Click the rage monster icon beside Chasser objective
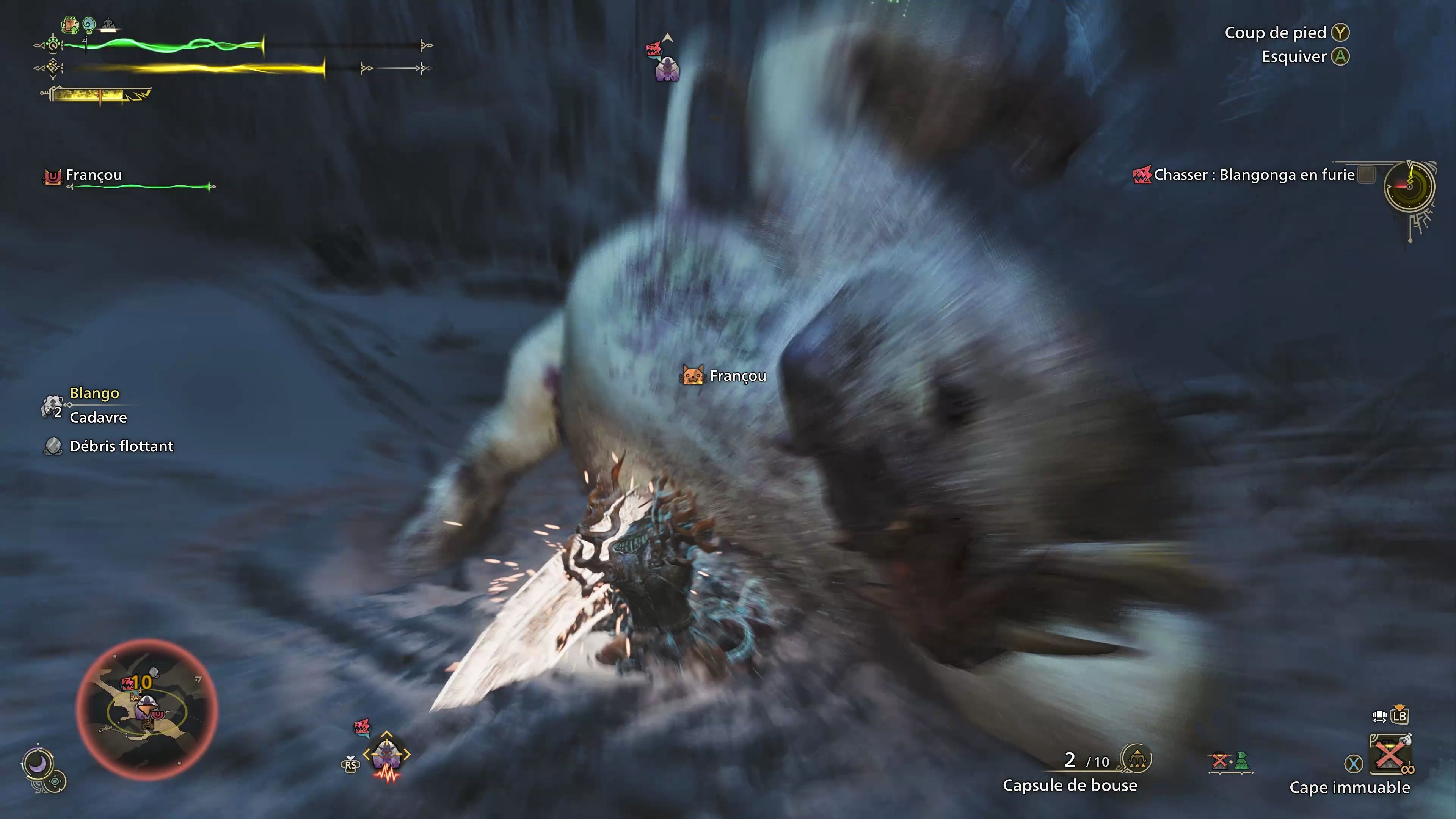1456x819 pixels. coord(1143,175)
